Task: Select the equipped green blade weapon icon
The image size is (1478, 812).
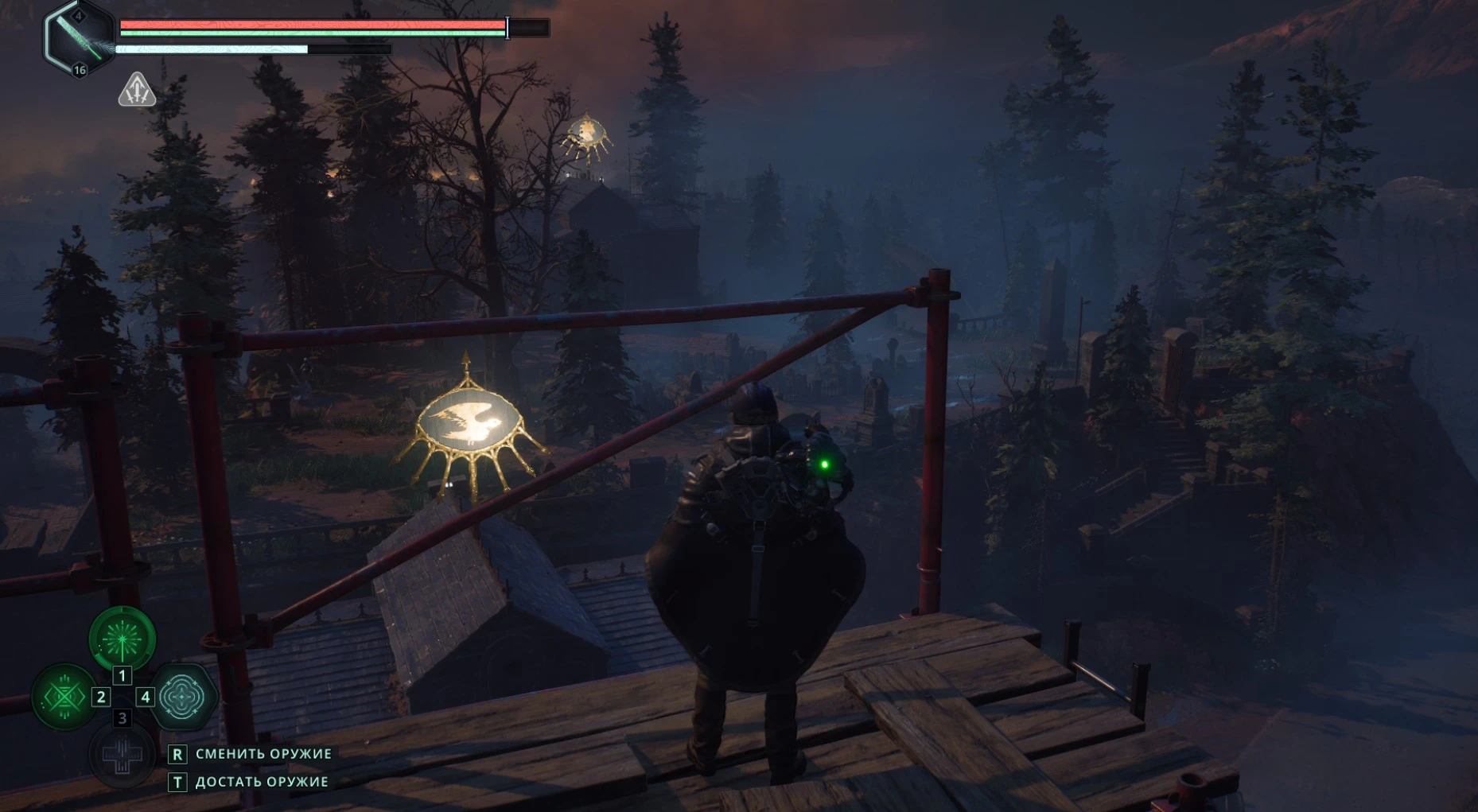Action: pos(79,39)
